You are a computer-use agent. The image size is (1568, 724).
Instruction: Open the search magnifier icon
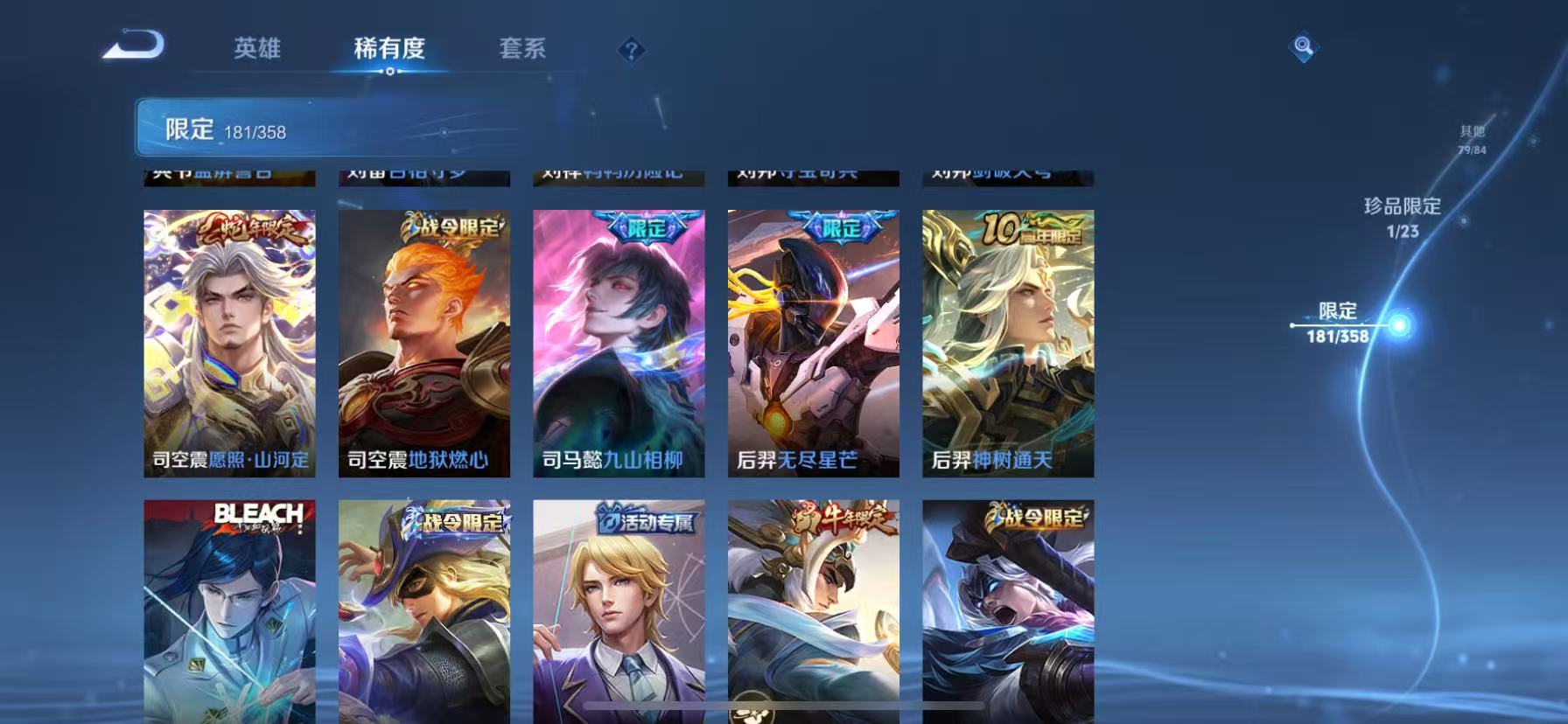pos(1303,48)
